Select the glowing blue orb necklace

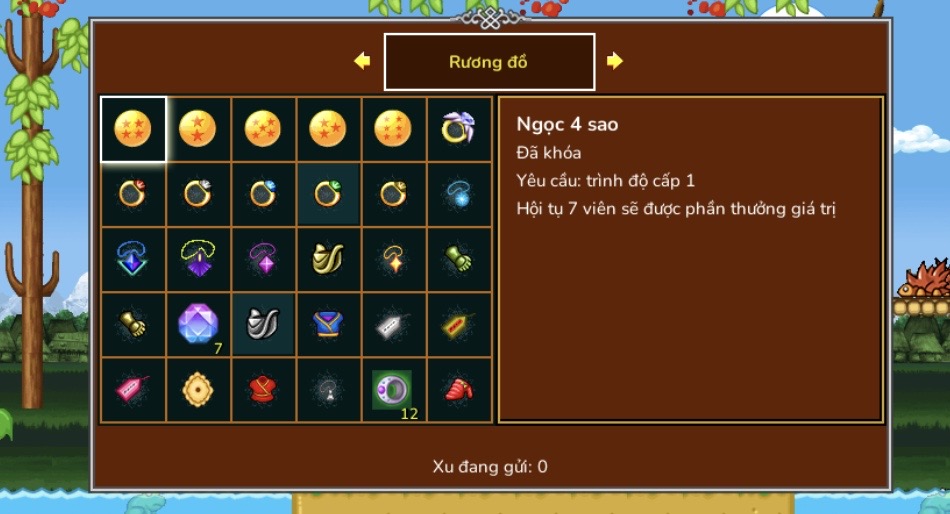[459, 193]
